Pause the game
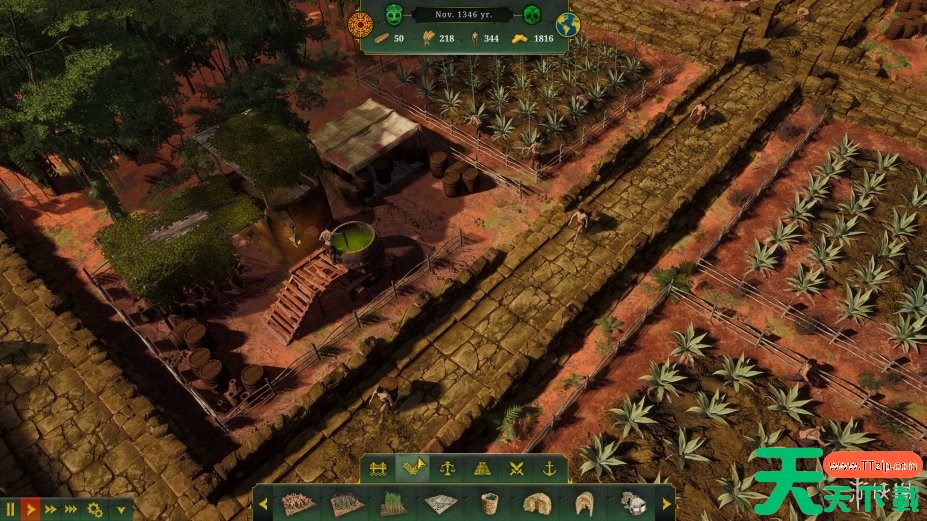 click(x=10, y=509)
